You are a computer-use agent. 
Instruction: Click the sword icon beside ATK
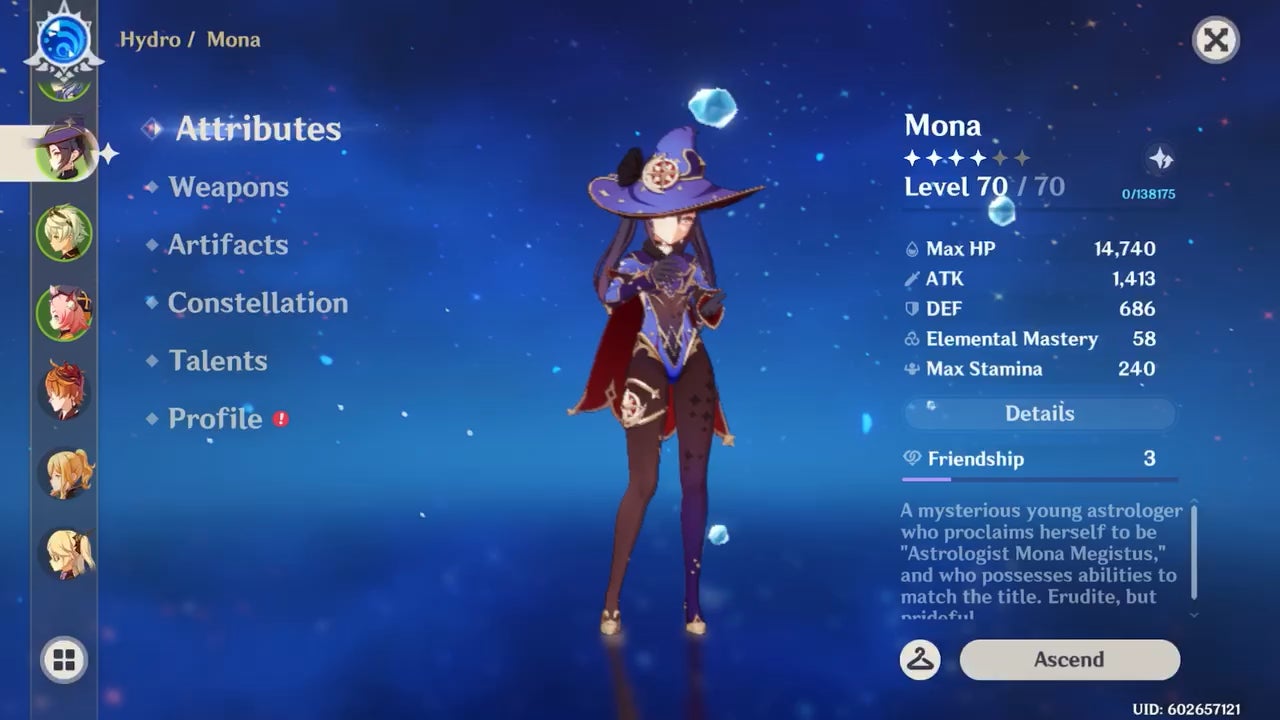coord(911,279)
